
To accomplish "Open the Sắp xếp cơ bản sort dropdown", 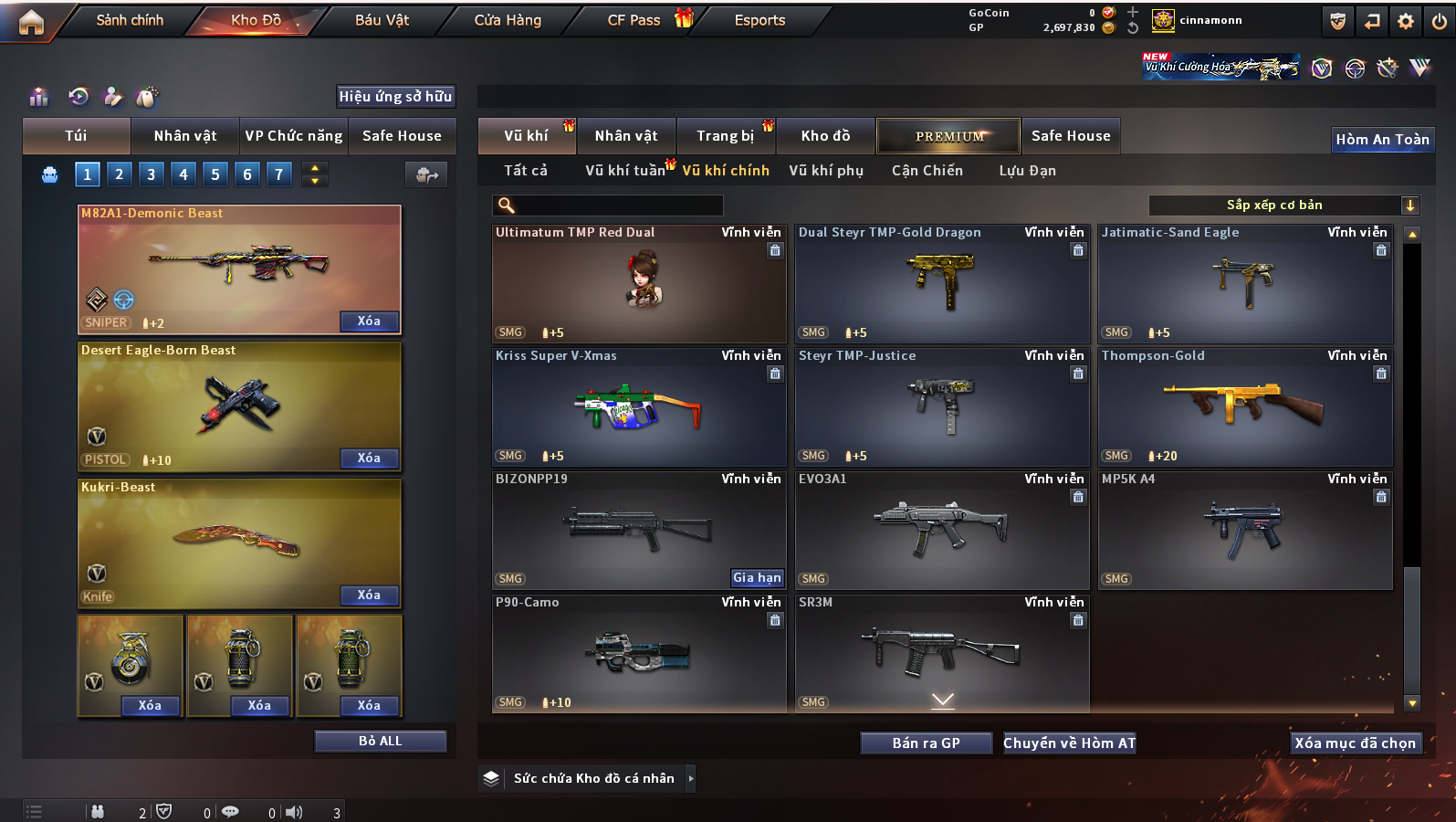I will coord(1283,205).
